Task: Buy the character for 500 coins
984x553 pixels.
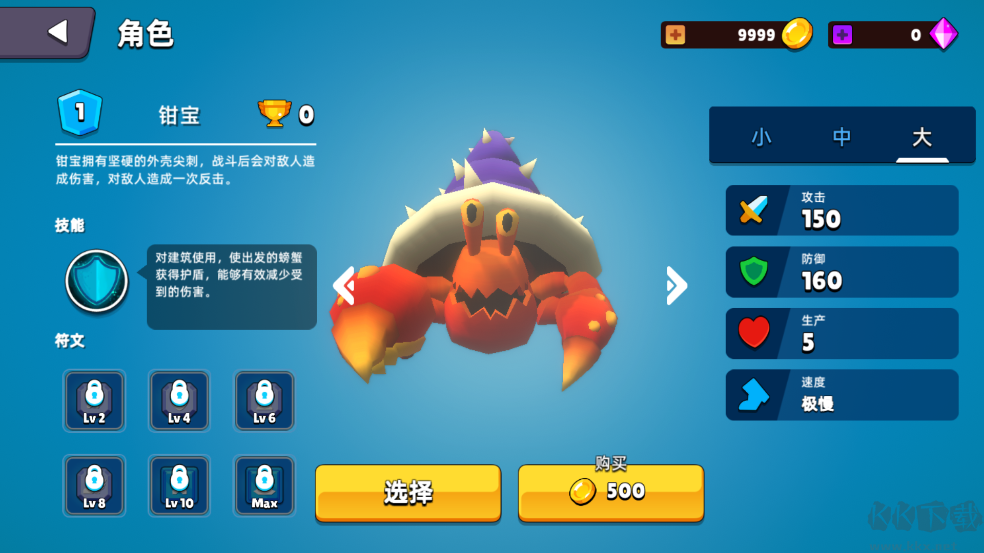Action: (x=610, y=492)
